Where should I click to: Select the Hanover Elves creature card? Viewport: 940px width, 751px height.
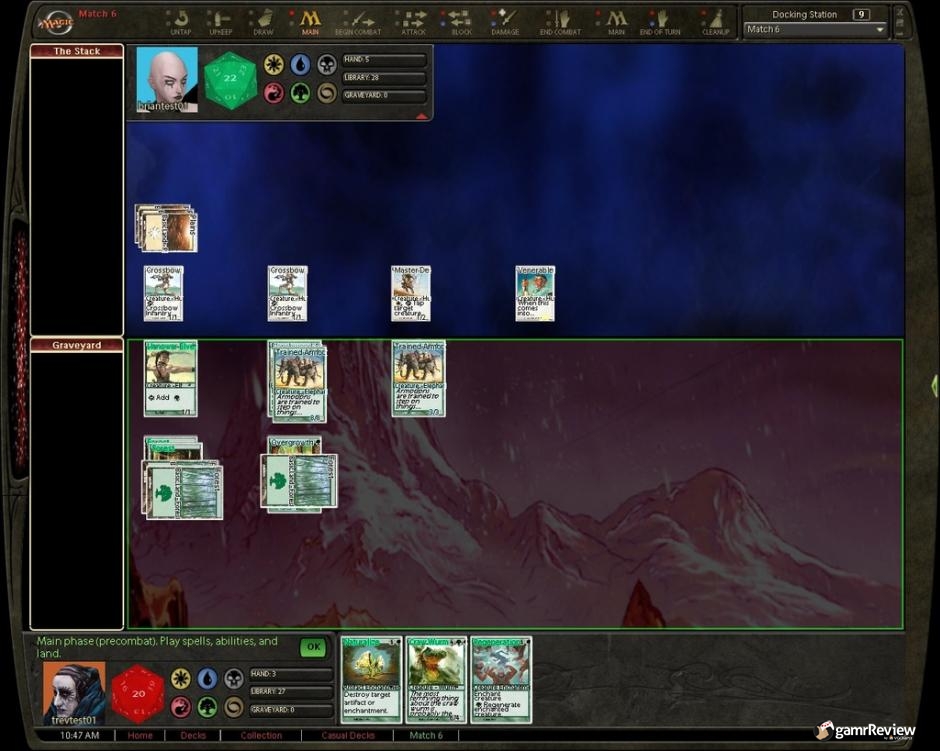pos(171,378)
